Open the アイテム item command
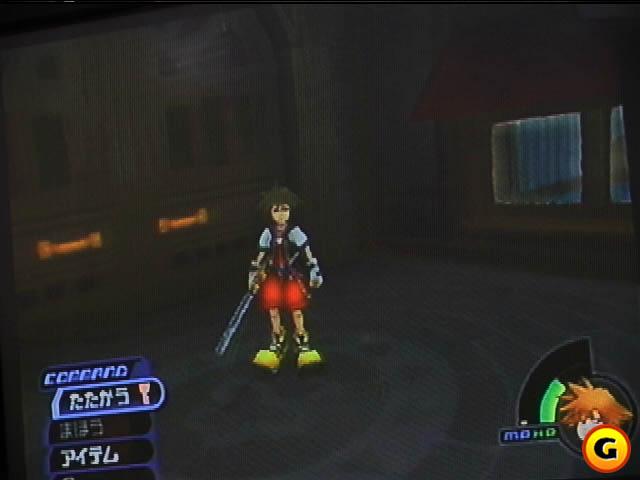This screenshot has width=640, height=480. [92, 453]
